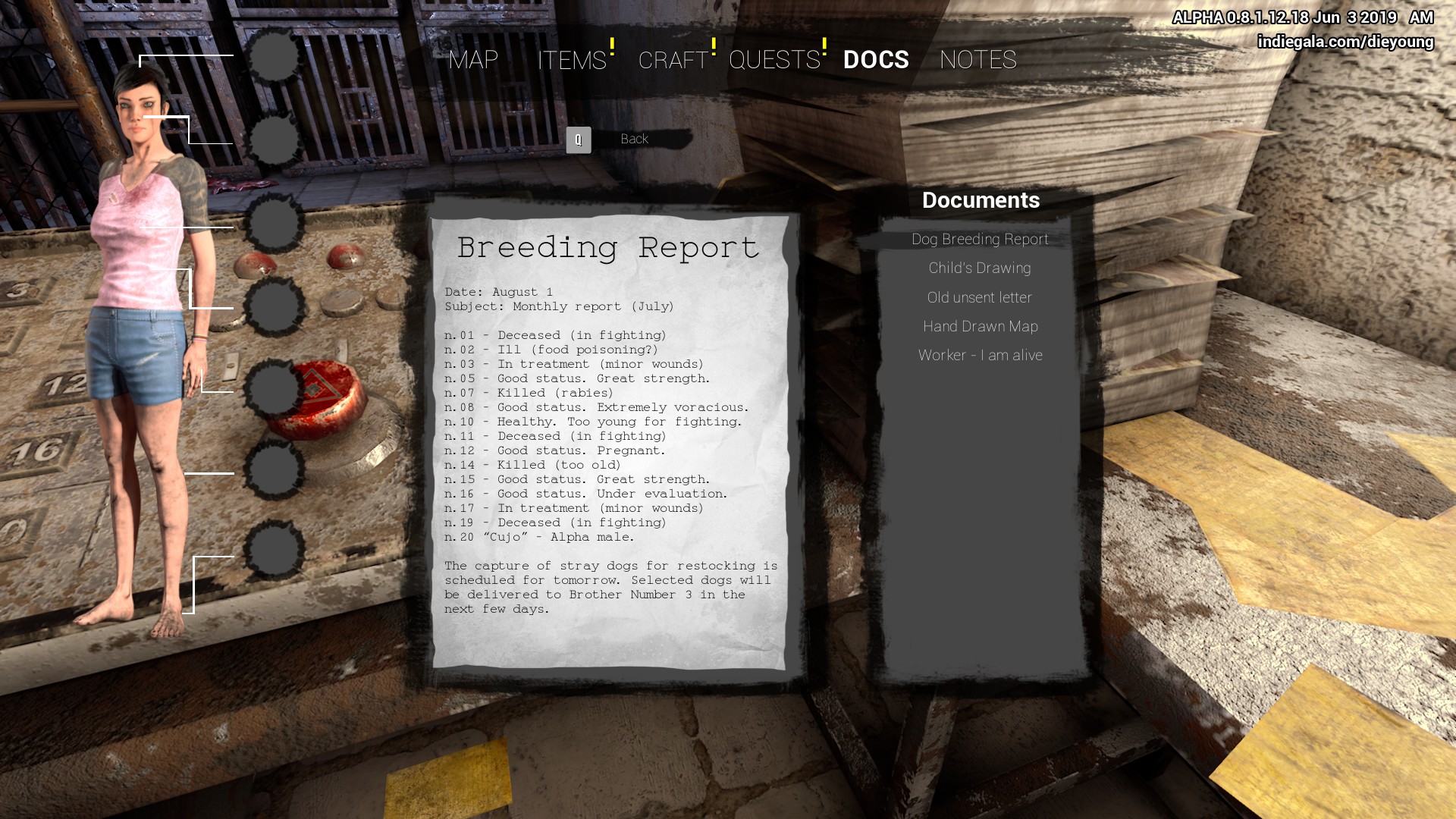The height and width of the screenshot is (819, 1456).
Task: Select the DOCS tab
Action: coord(876,60)
